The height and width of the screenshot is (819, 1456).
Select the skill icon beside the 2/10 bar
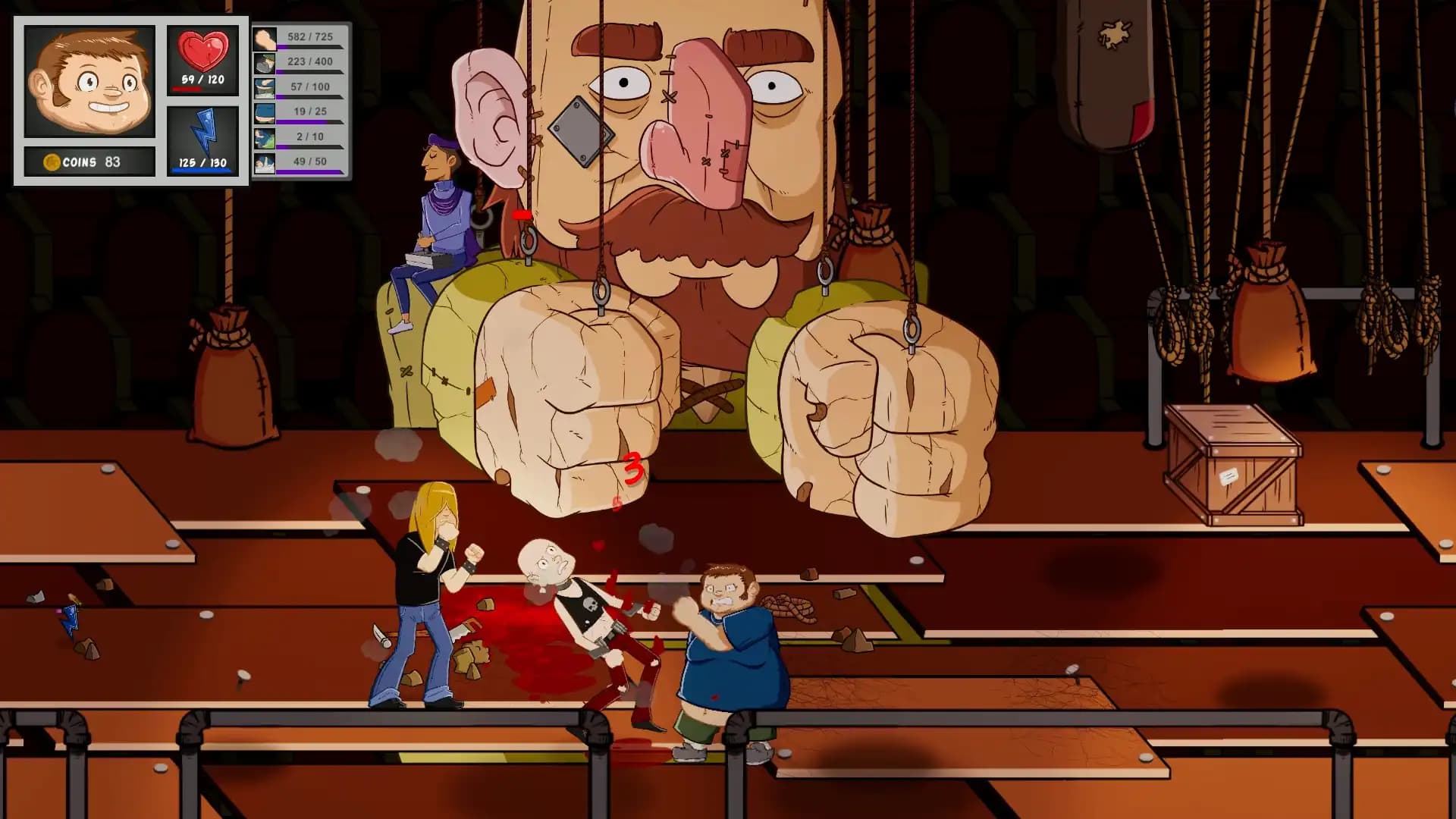point(264,136)
